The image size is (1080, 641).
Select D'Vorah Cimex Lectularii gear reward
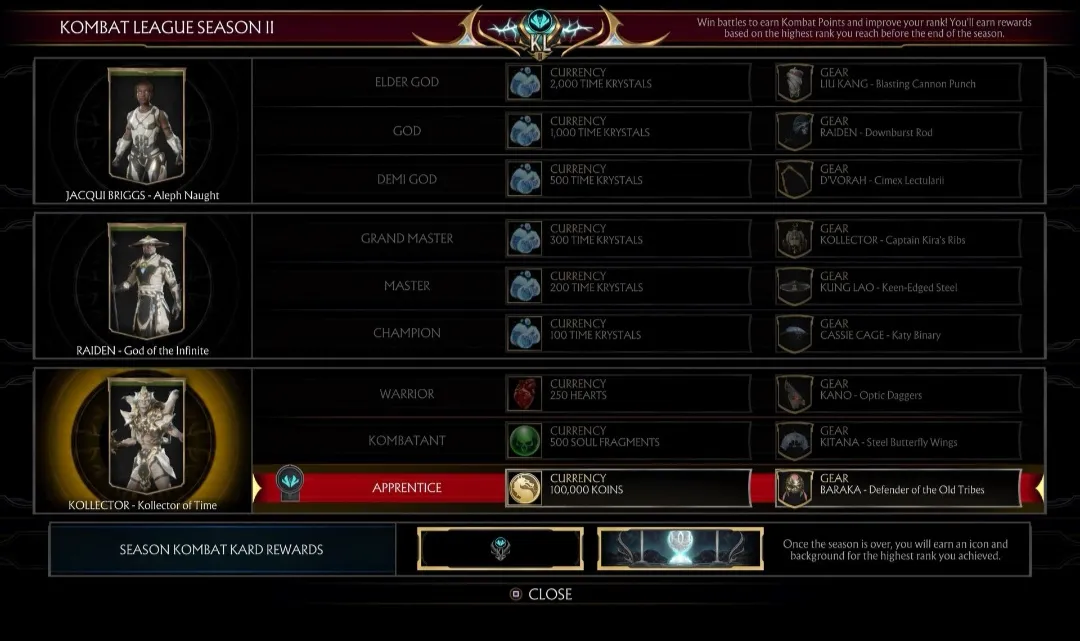point(898,179)
